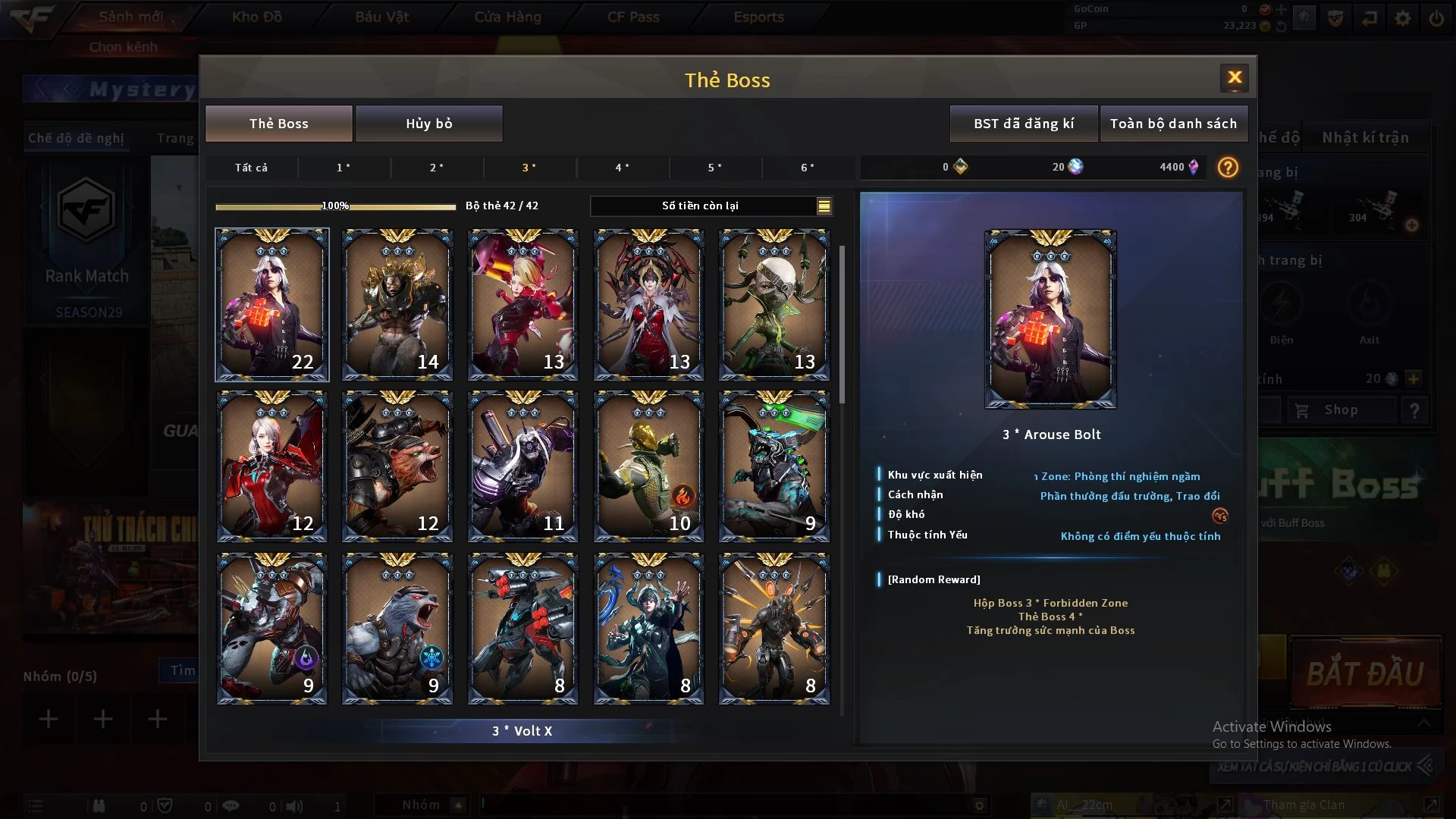Click the card list scrollbar

(842, 325)
